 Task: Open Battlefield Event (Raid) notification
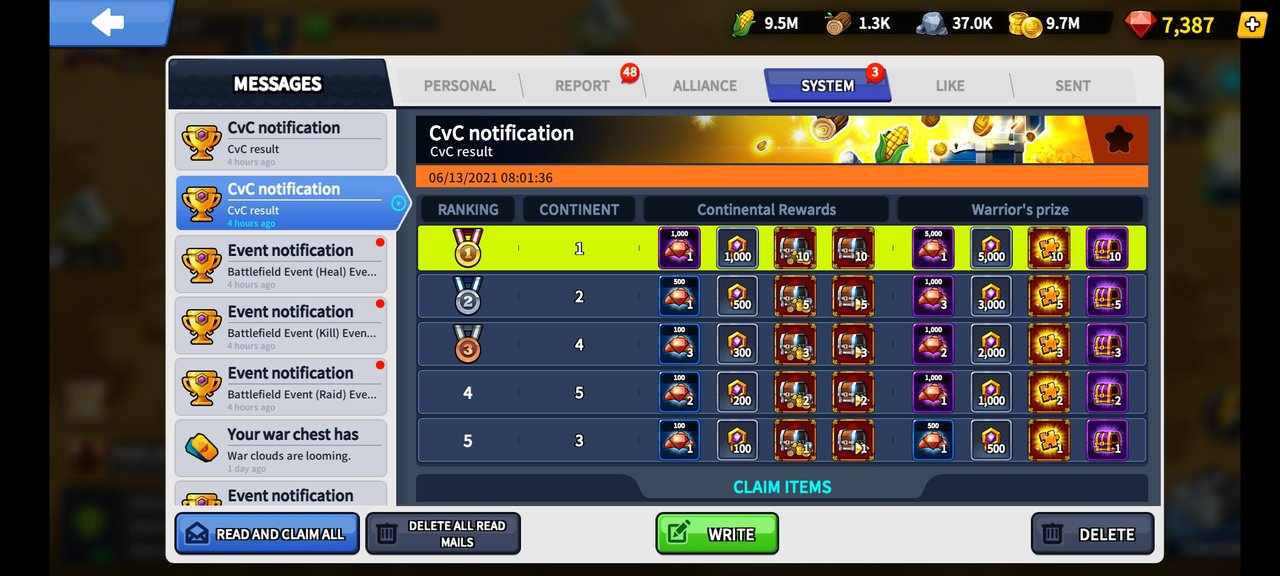click(x=281, y=386)
